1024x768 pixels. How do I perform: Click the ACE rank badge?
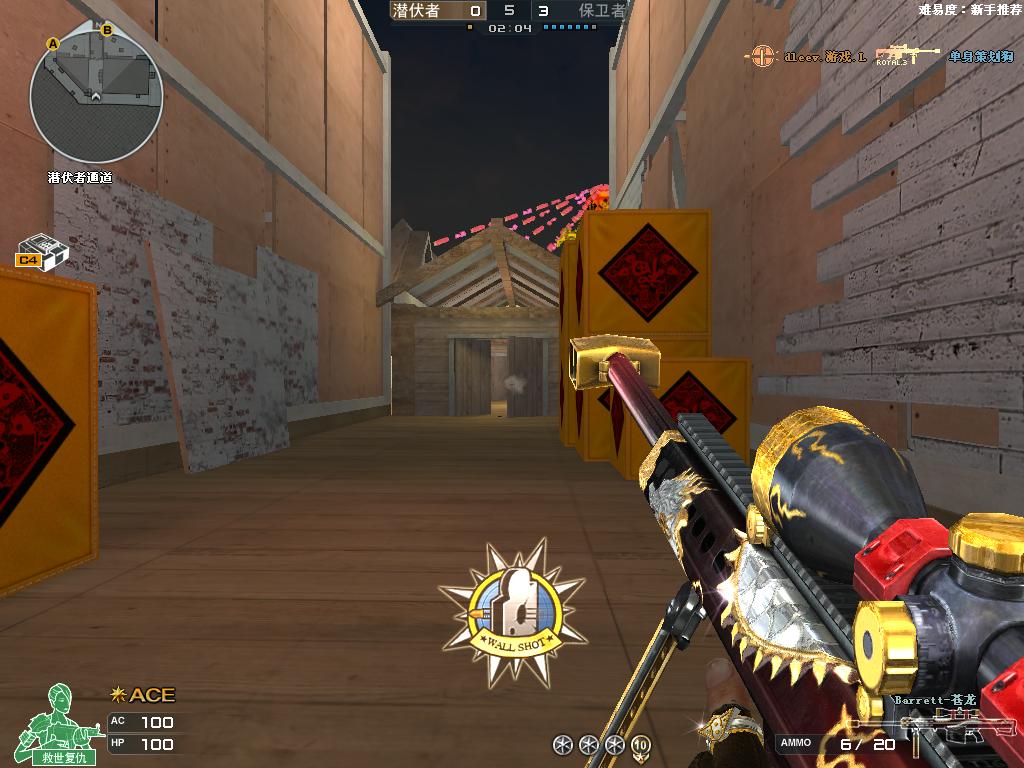(x=143, y=695)
